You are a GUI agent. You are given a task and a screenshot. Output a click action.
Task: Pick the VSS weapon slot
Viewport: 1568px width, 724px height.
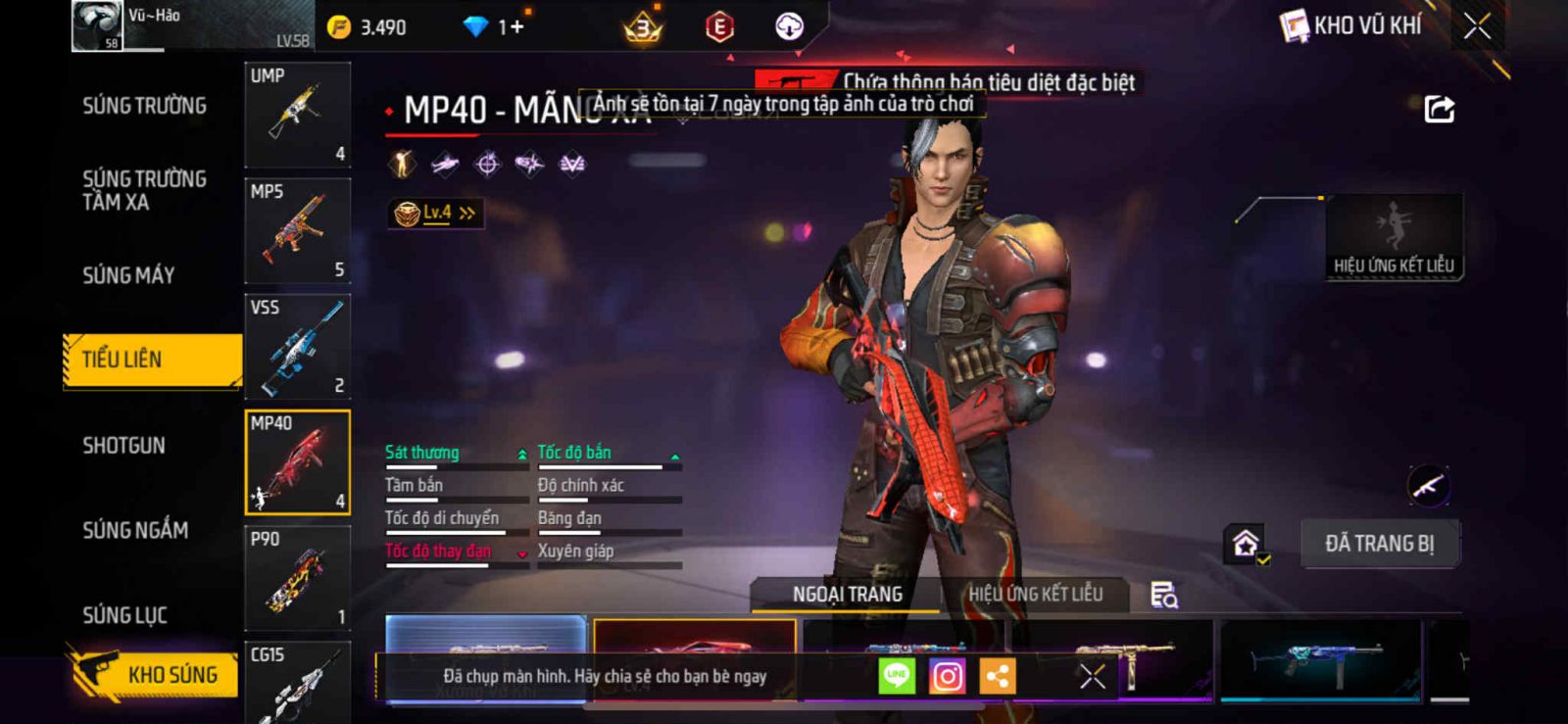click(x=297, y=346)
